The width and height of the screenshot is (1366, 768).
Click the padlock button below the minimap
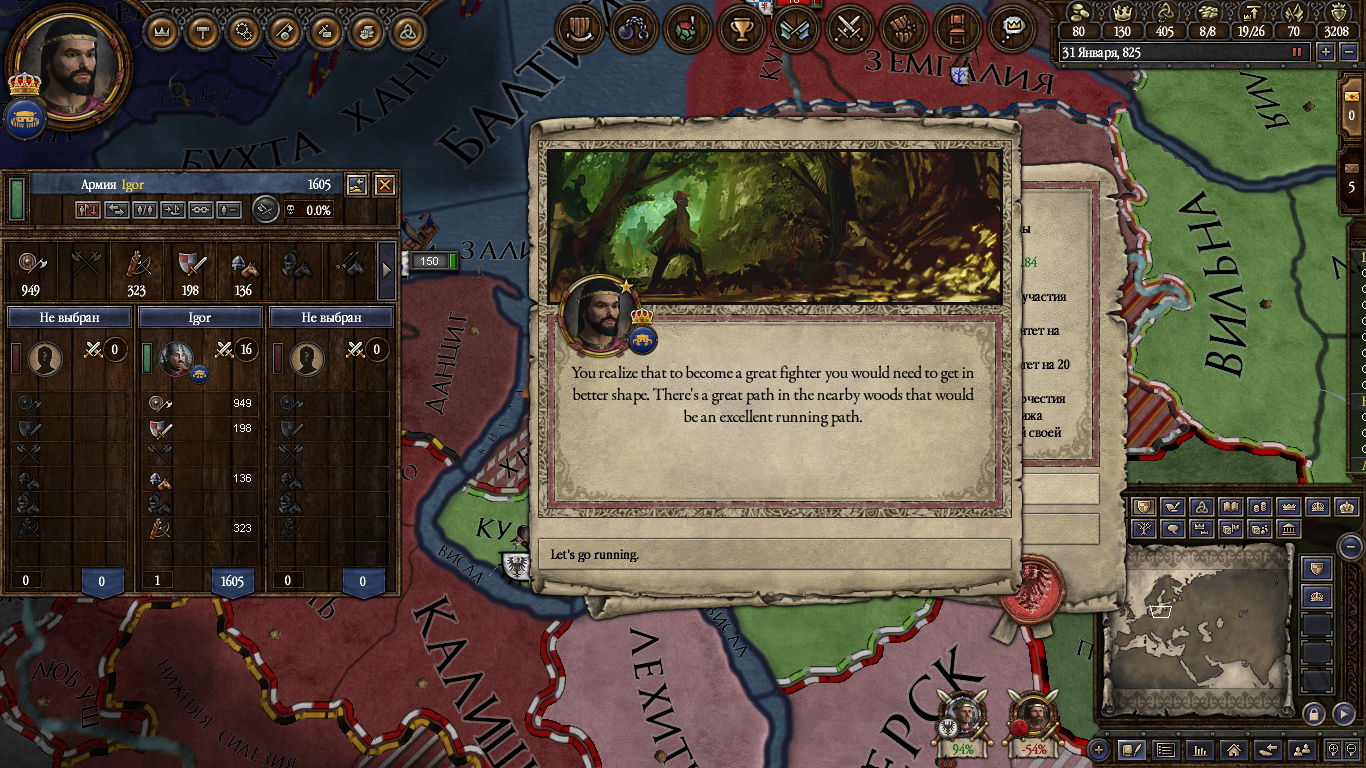[x=1314, y=713]
